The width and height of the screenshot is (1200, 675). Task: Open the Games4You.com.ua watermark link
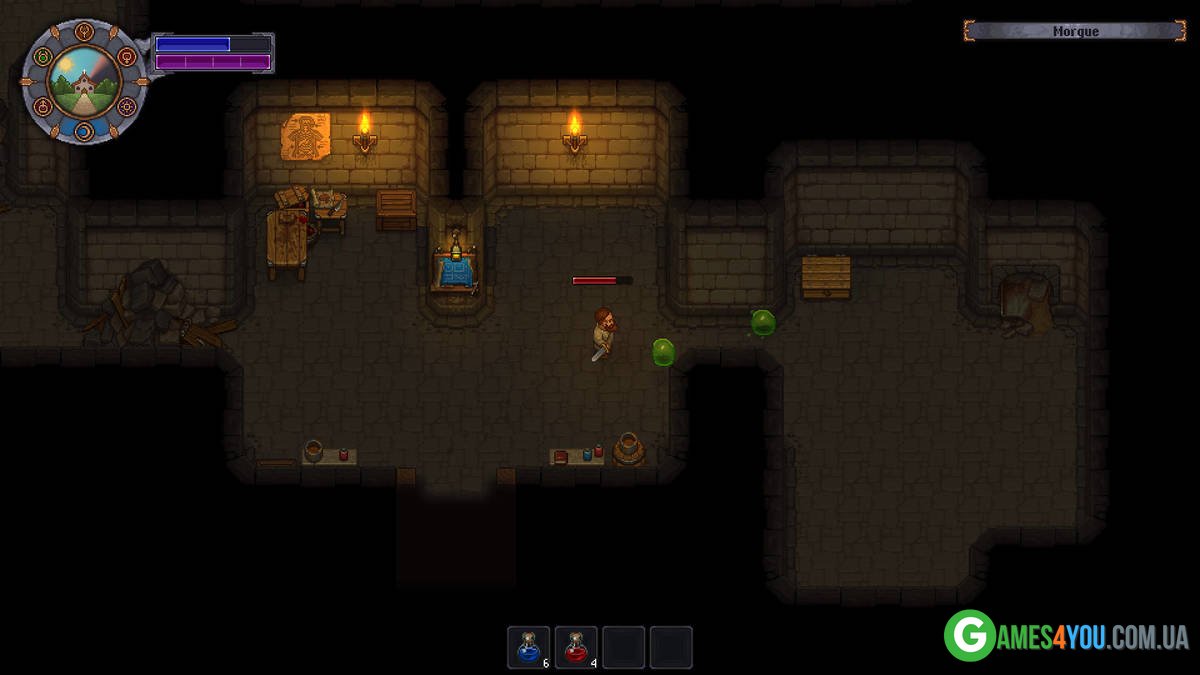click(1066, 636)
